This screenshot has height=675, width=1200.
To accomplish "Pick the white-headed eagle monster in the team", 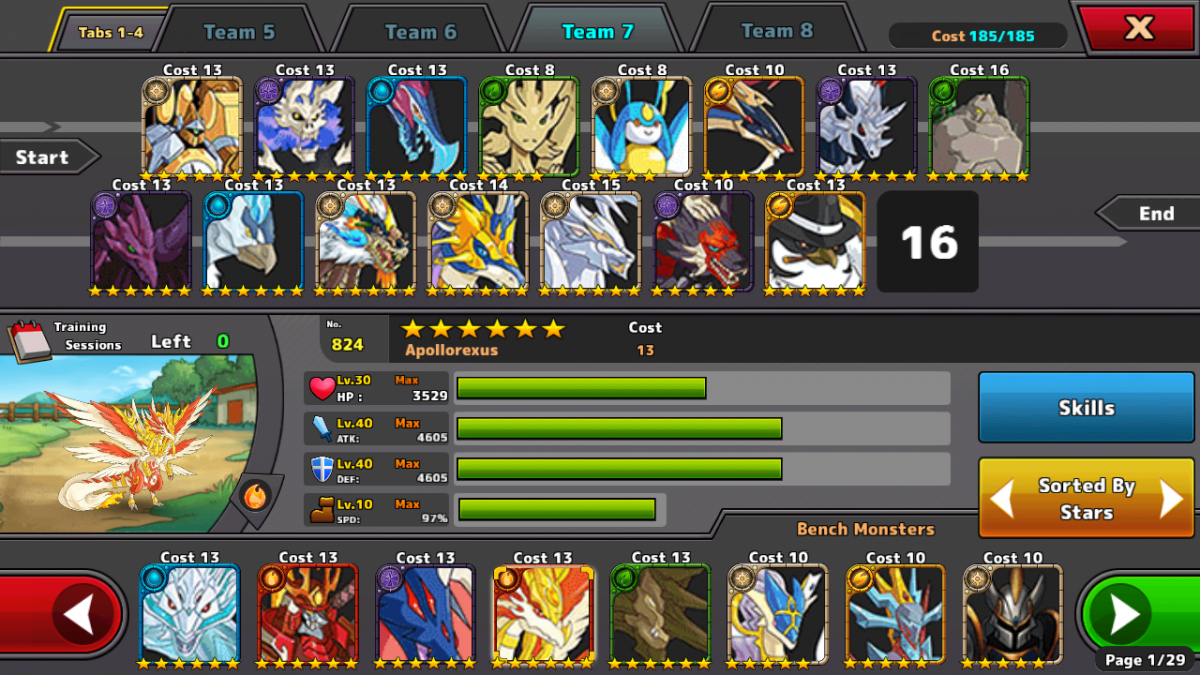I will (253, 241).
